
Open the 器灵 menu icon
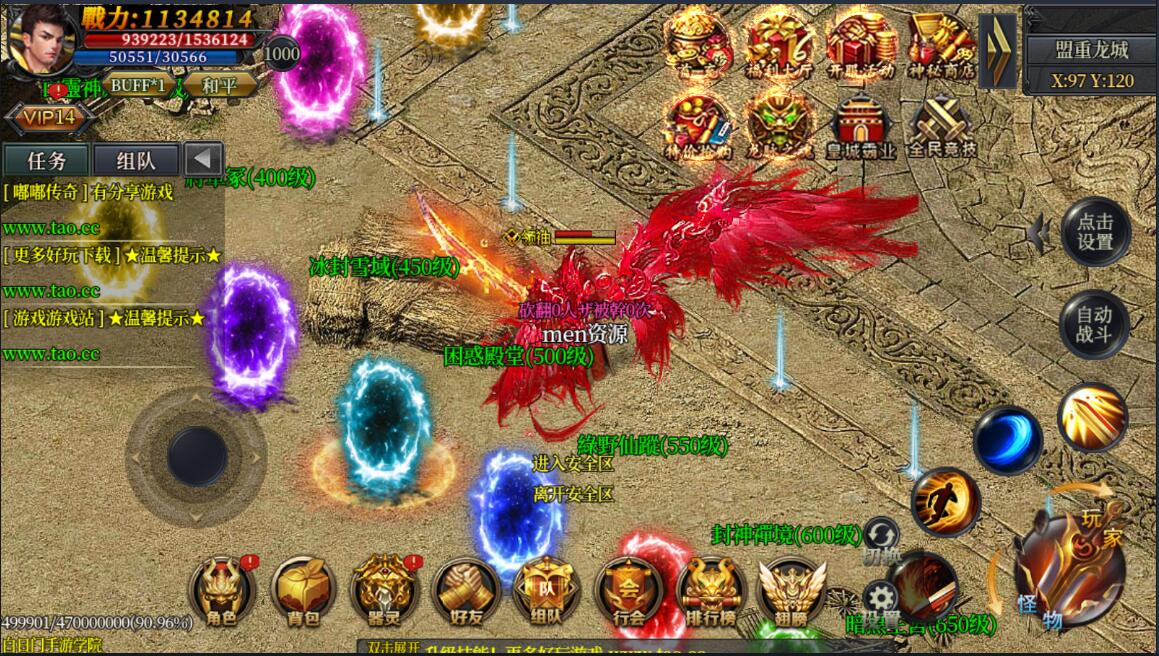(x=384, y=590)
